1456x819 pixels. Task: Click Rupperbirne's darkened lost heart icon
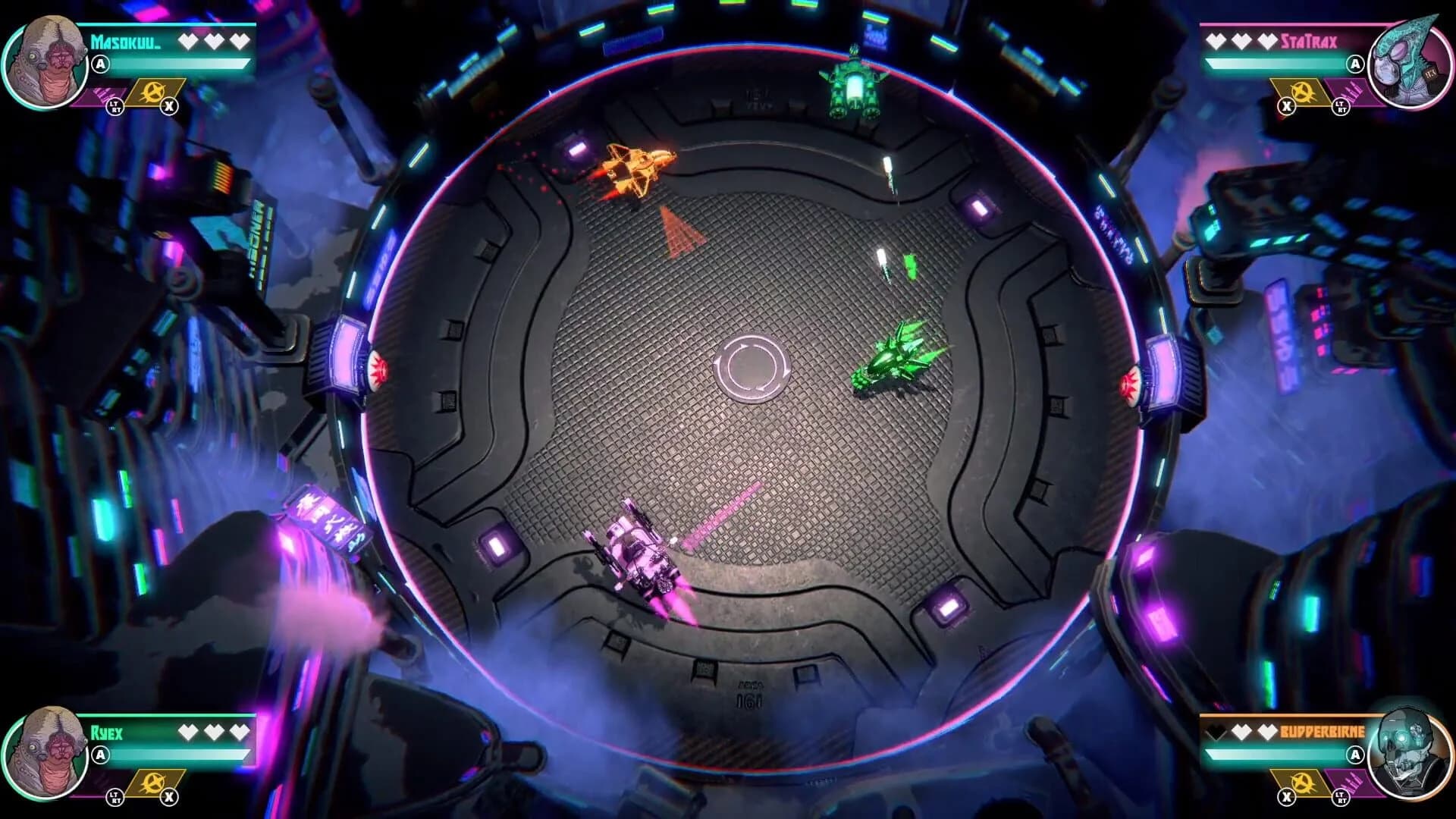coord(1215,731)
